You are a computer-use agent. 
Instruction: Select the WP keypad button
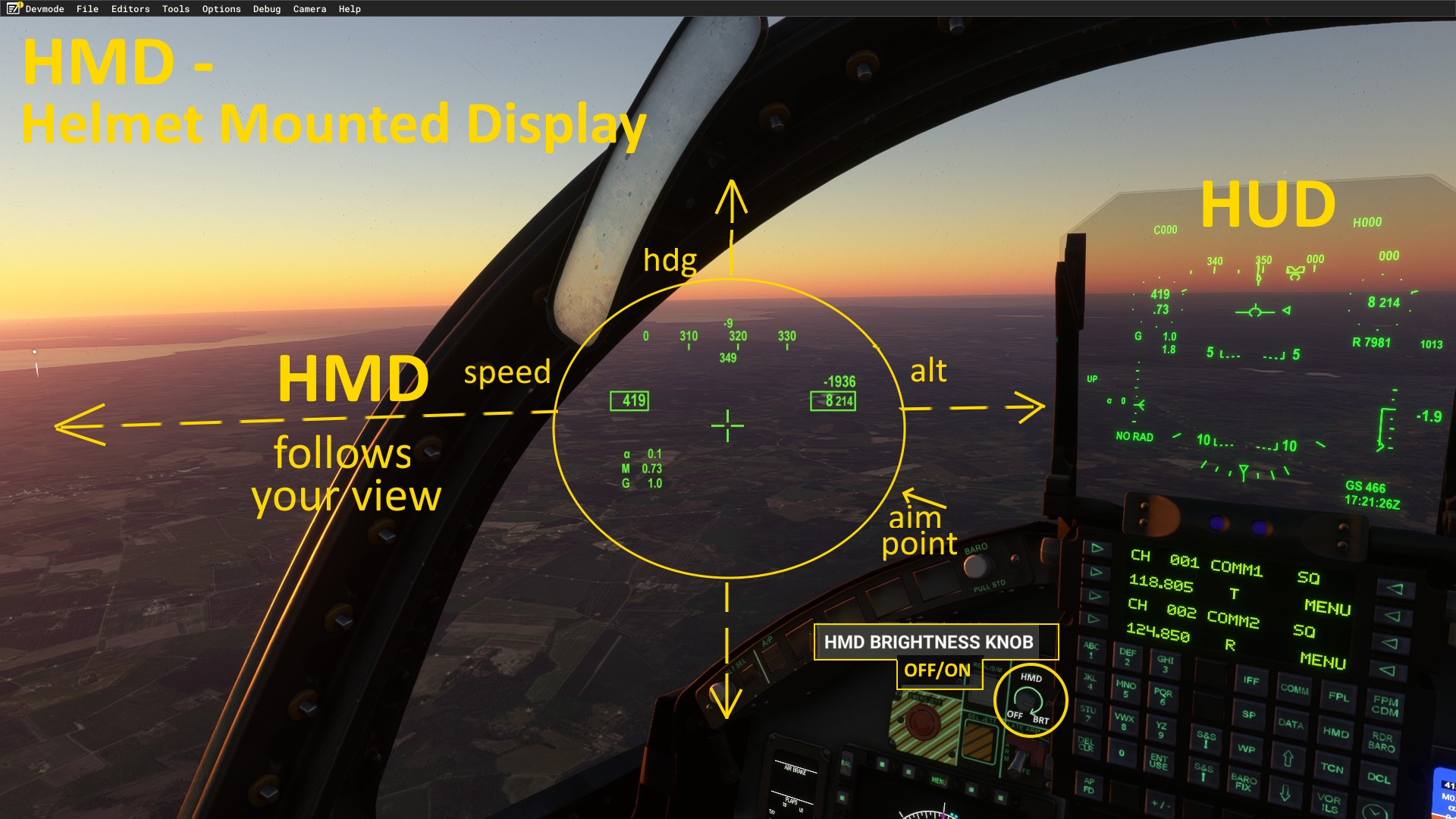(x=1246, y=748)
